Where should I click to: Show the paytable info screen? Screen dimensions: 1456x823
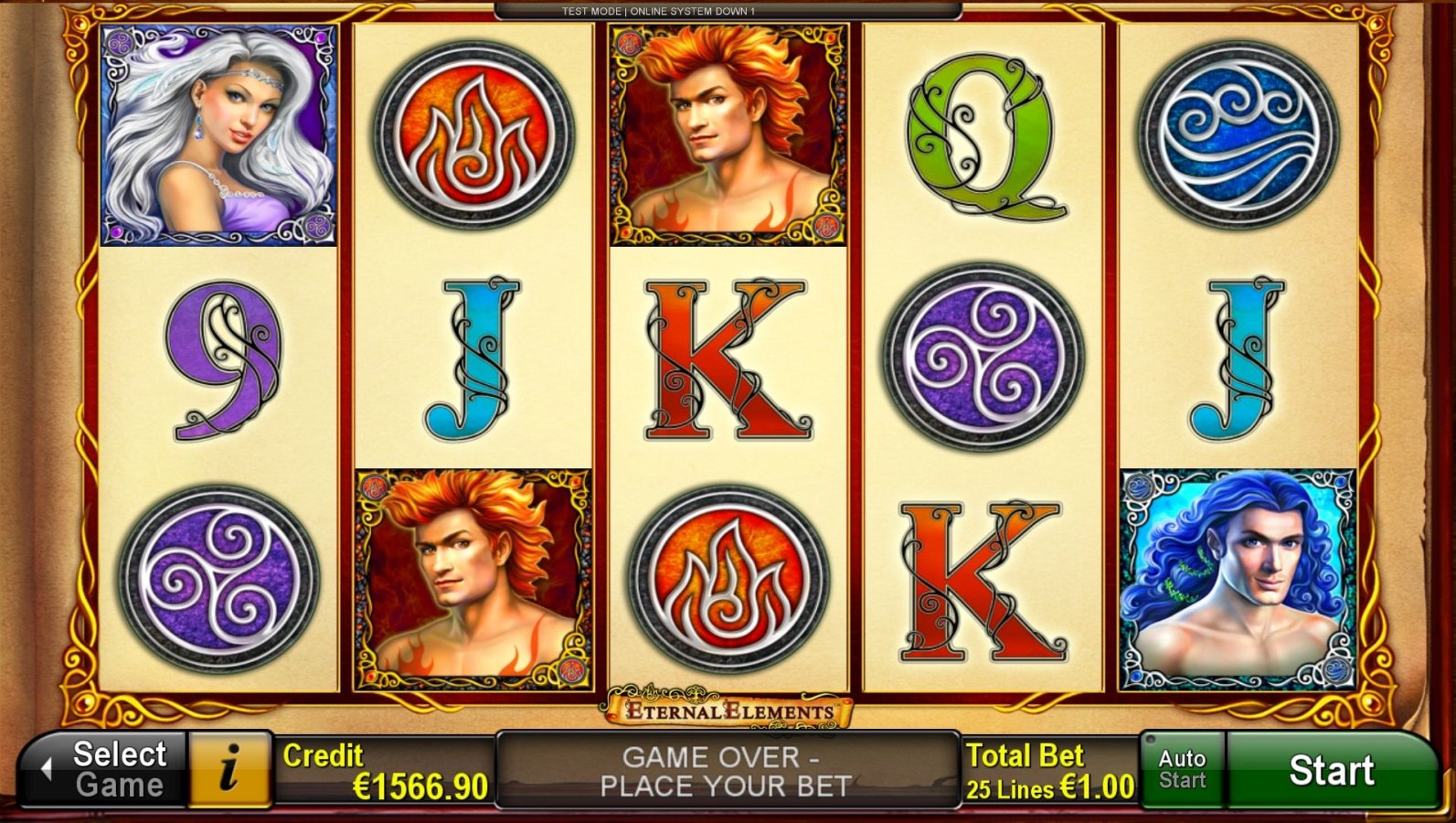coord(229,770)
